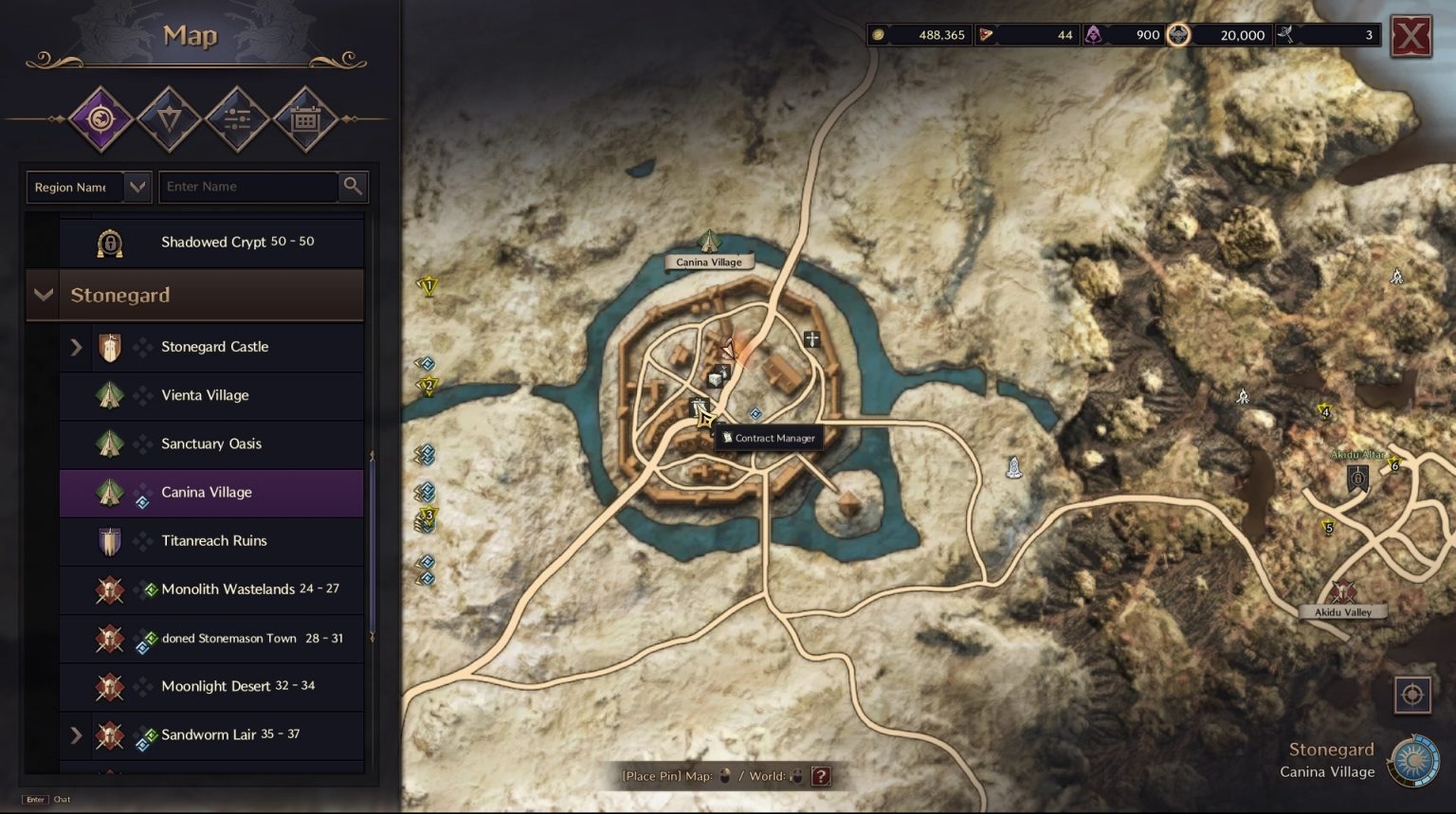Select the Titanreach Ruins entry

213,541
